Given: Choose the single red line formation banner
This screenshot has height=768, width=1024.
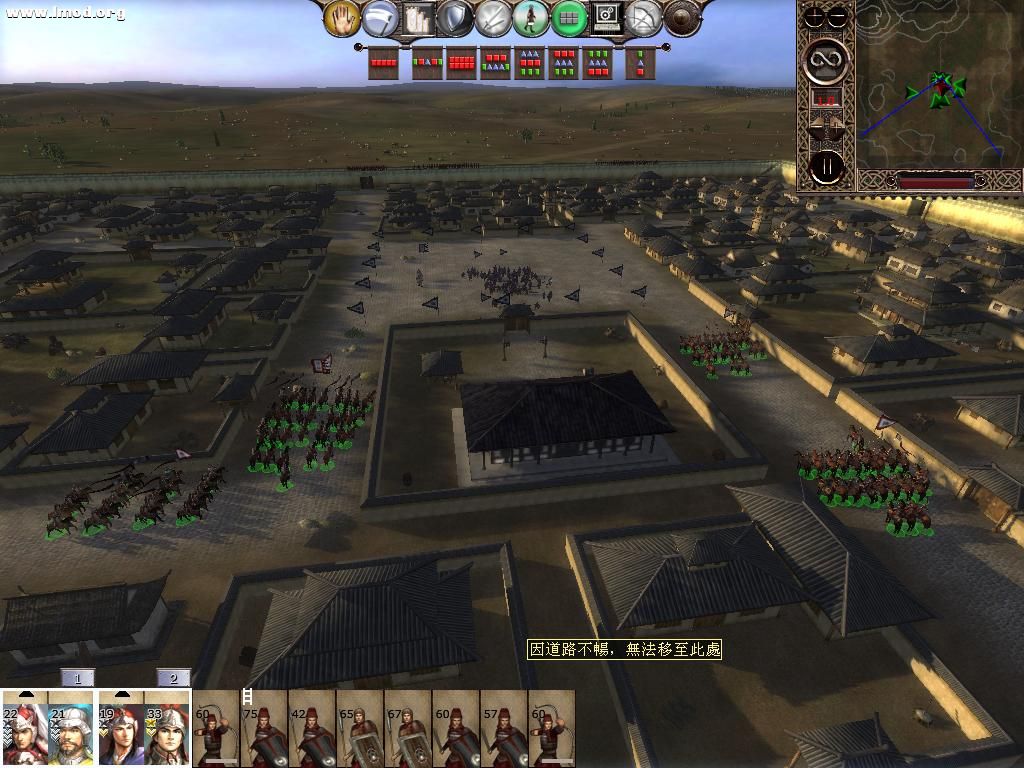Looking at the screenshot, I should [x=384, y=63].
